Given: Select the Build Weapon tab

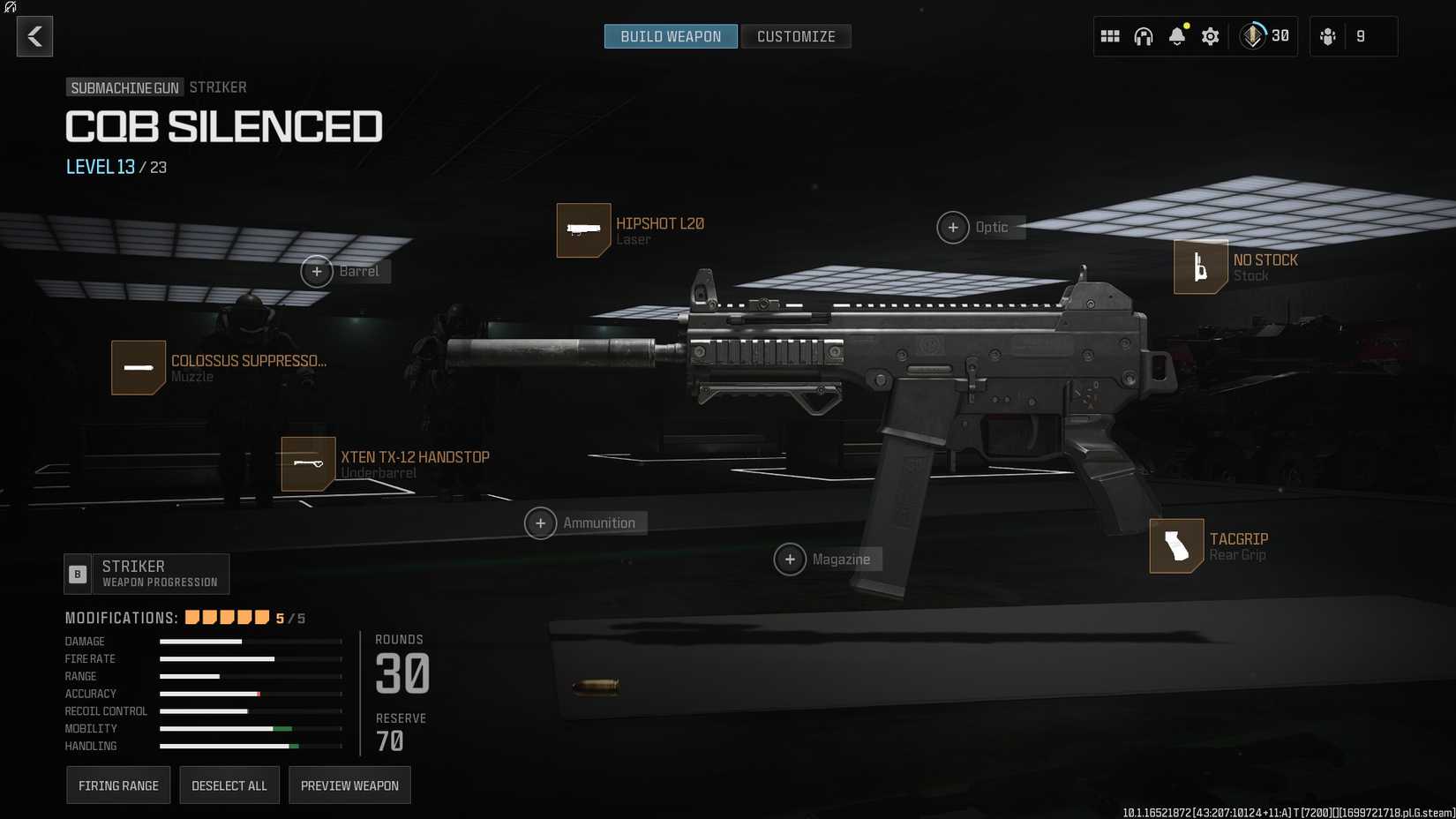Looking at the screenshot, I should click(x=671, y=36).
